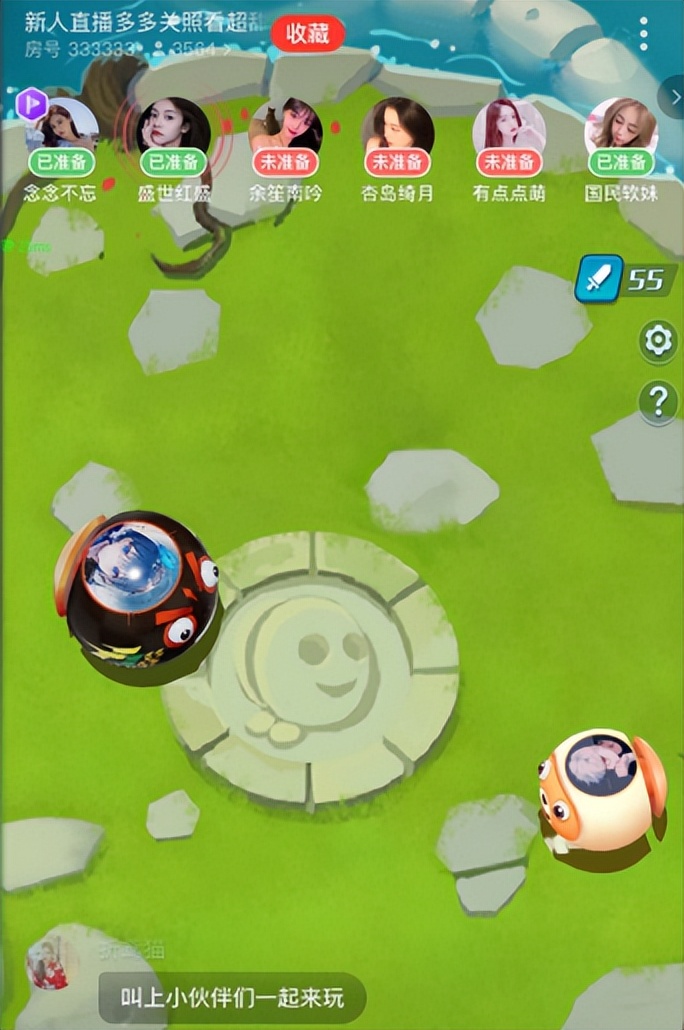Select player 有点点萌's avatar
684x1030 pixels.
click(x=509, y=125)
